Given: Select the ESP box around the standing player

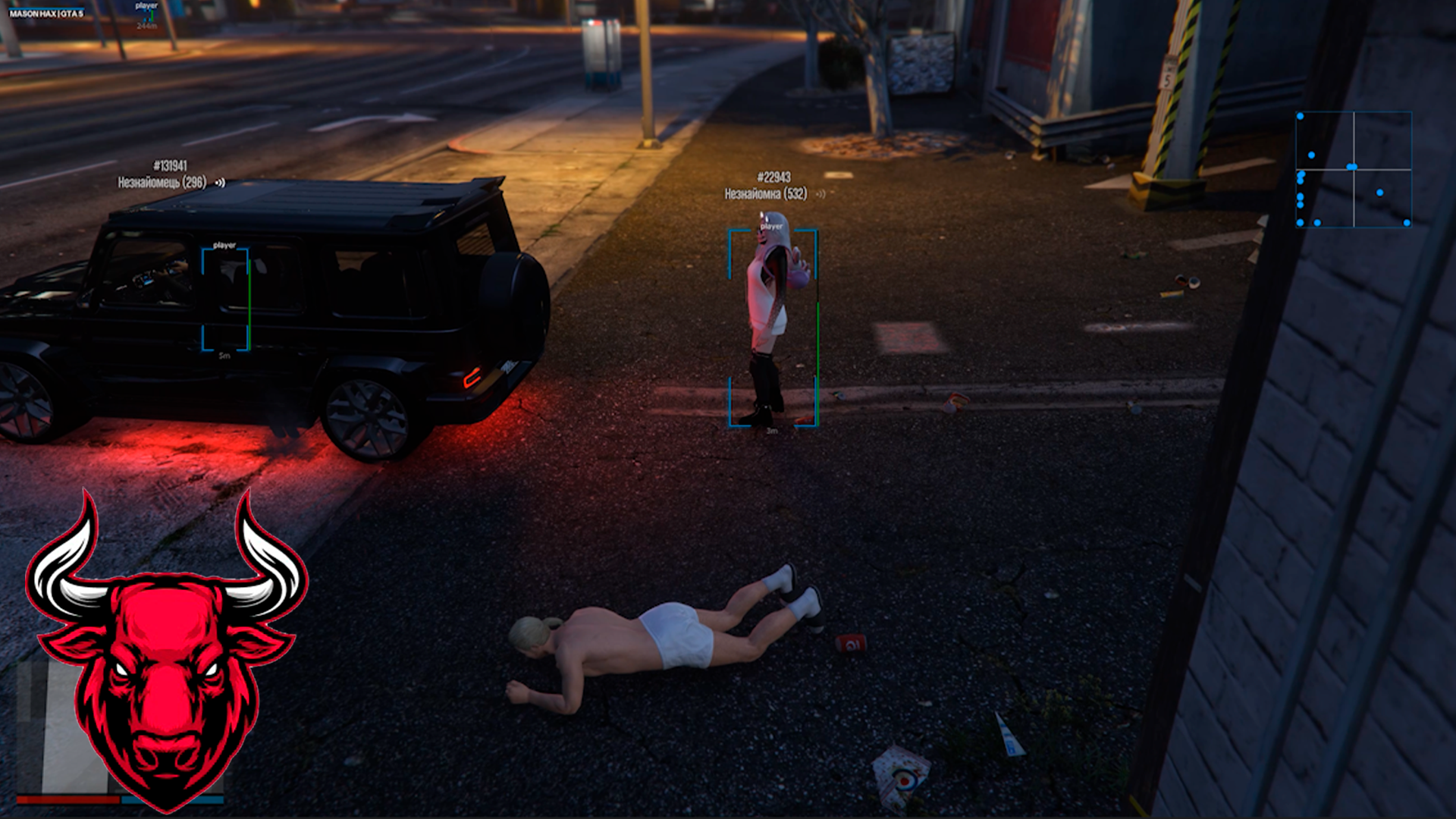Looking at the screenshot, I should pyautogui.click(x=773, y=328).
